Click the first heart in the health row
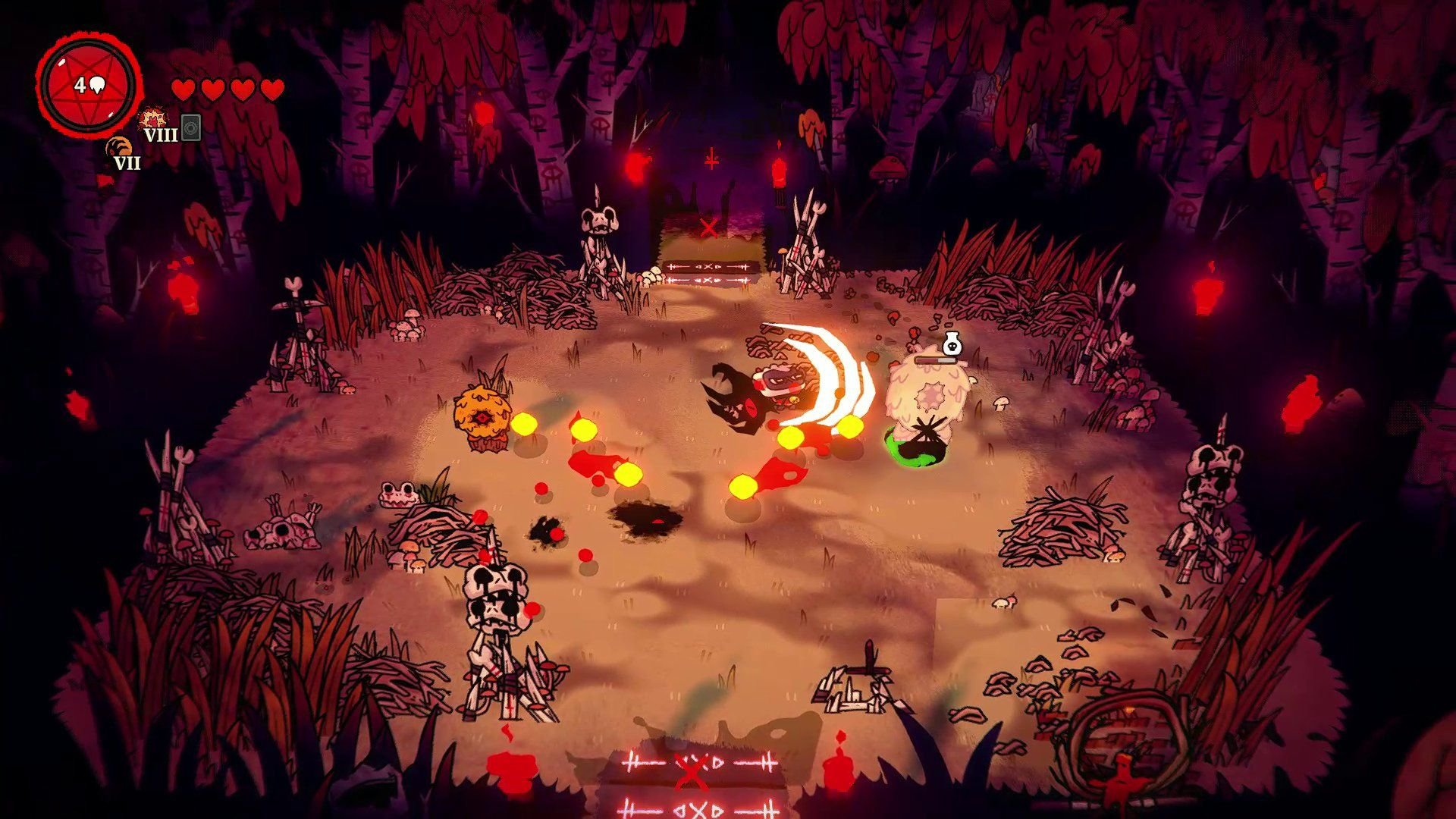 tap(184, 89)
